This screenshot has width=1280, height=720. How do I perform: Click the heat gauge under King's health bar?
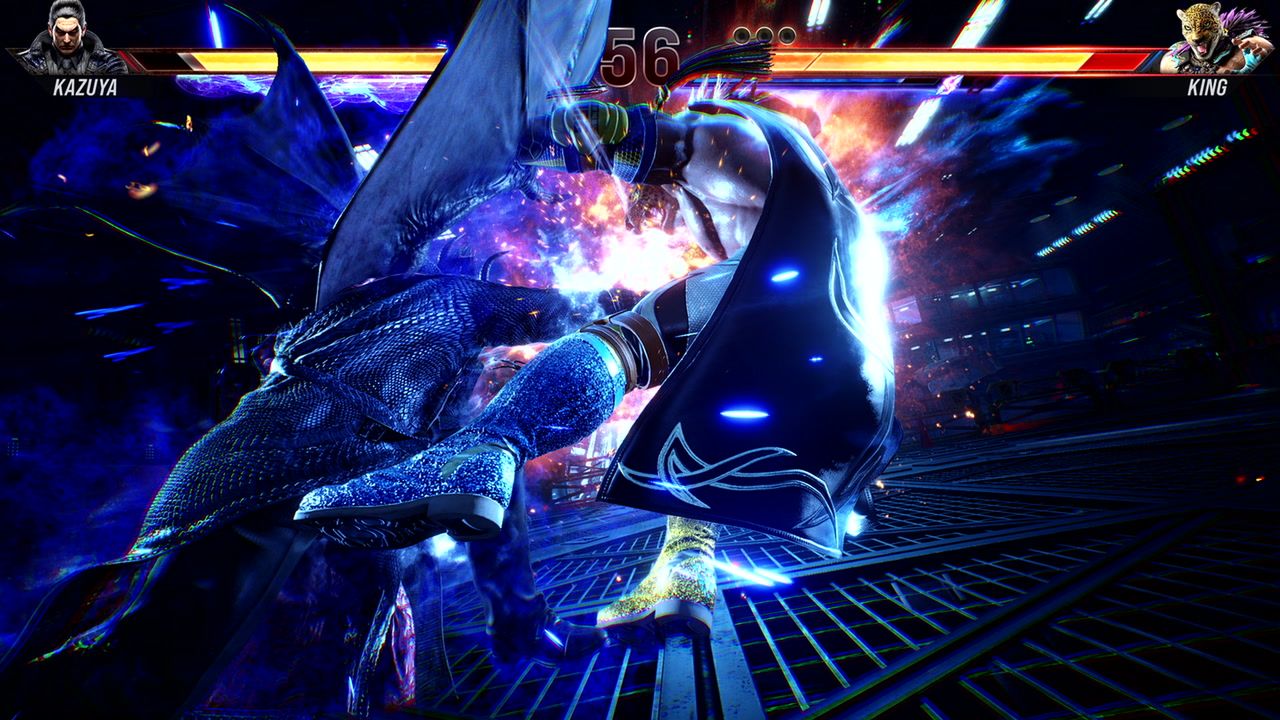(x=980, y=80)
